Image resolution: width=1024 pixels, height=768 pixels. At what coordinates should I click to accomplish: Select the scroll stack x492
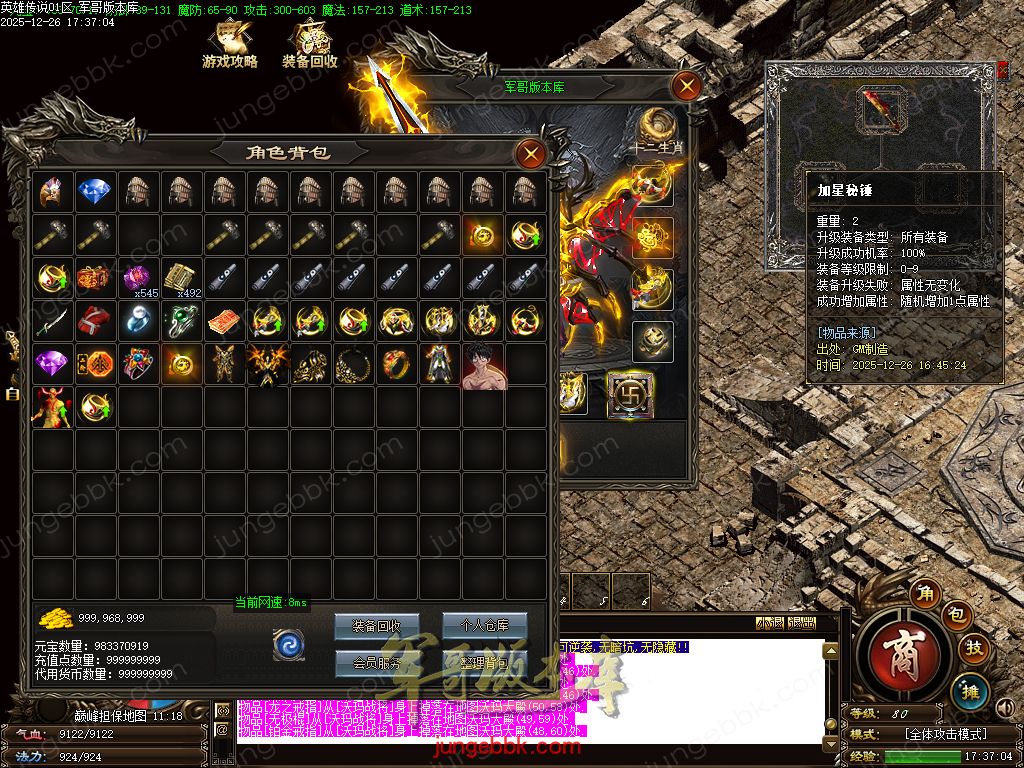[180, 278]
